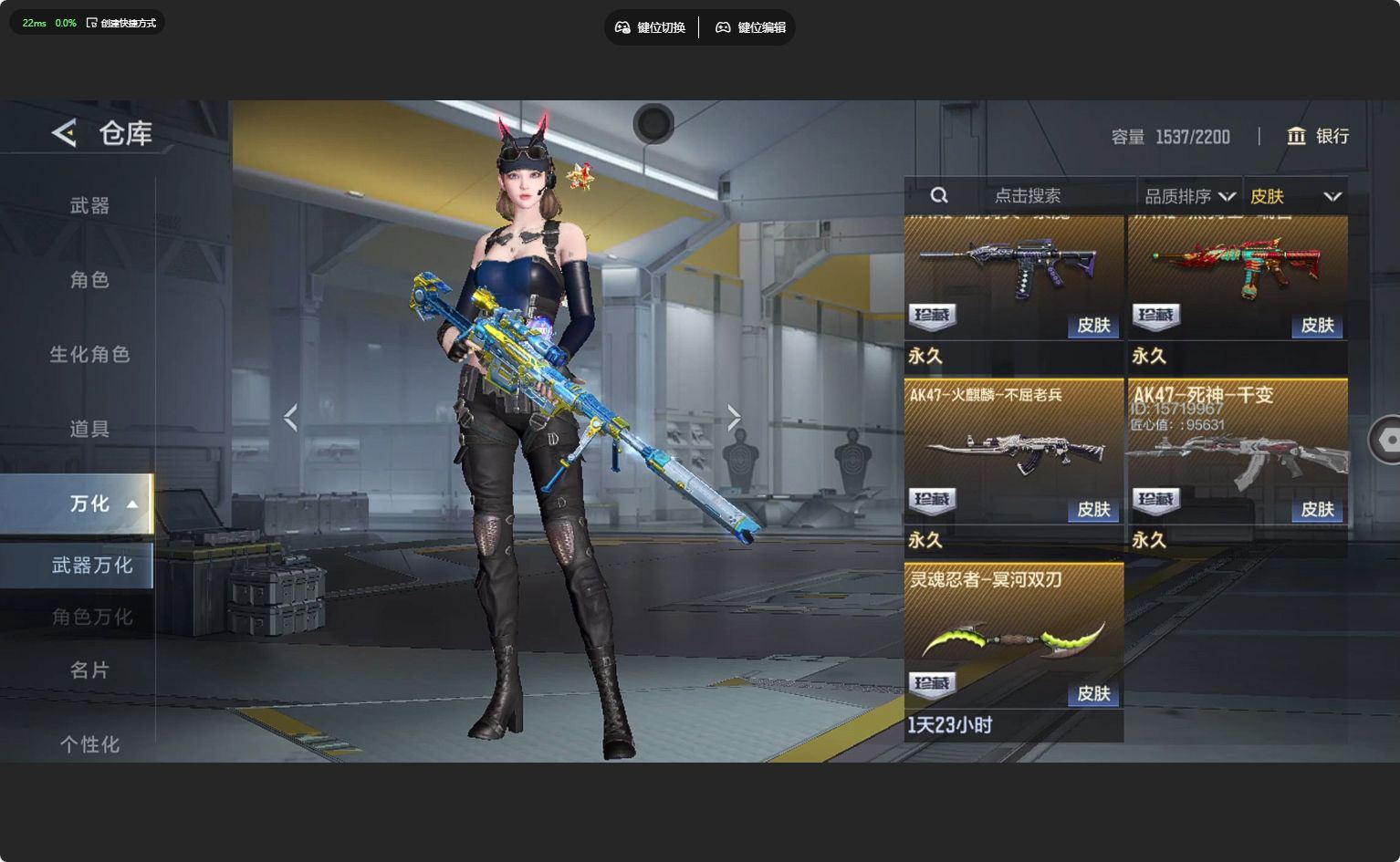Select the AK47-火麒麟-不屈老兵 skin
1400x862 pixels.
tap(1014, 452)
